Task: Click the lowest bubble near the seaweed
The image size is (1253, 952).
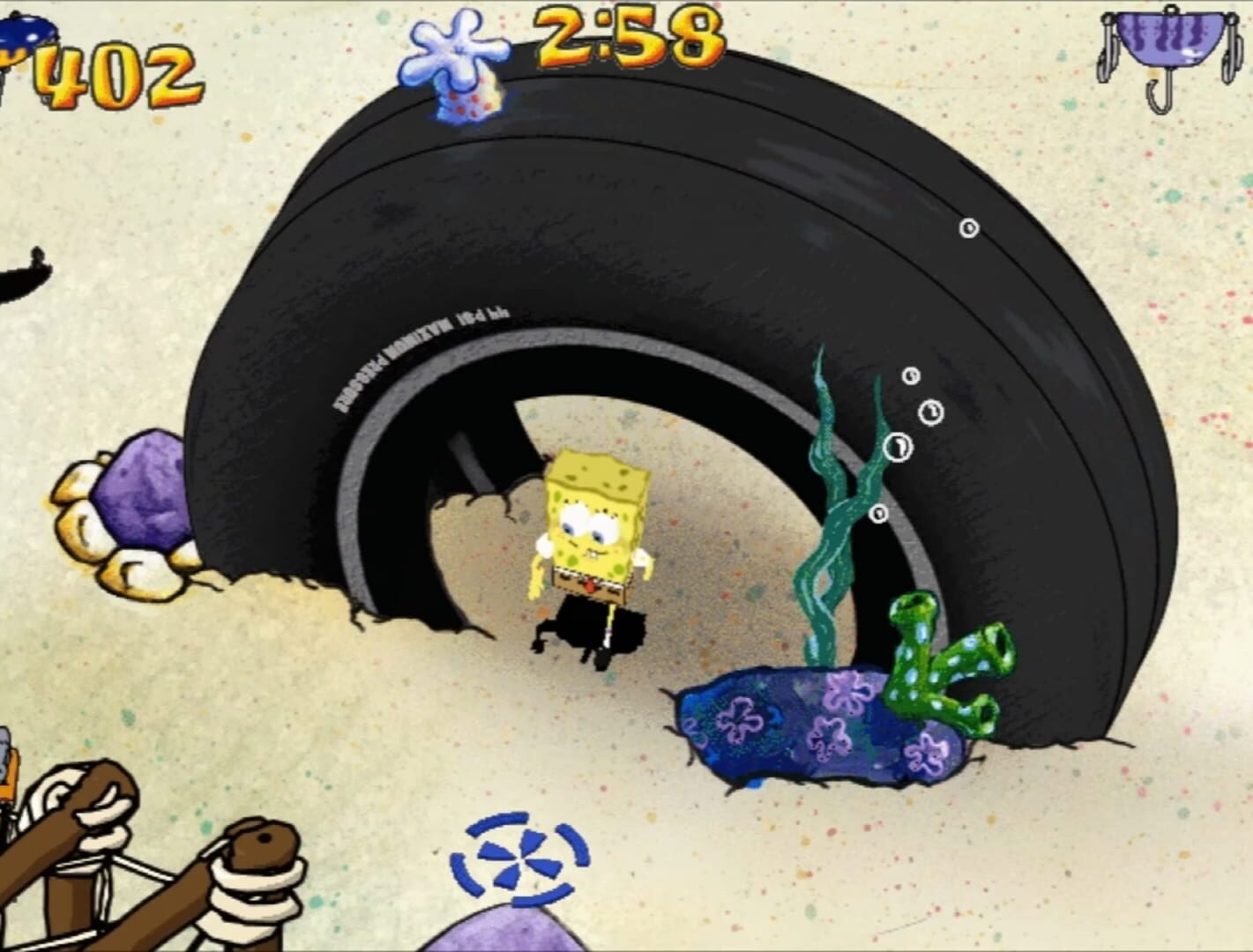Action: point(878,514)
